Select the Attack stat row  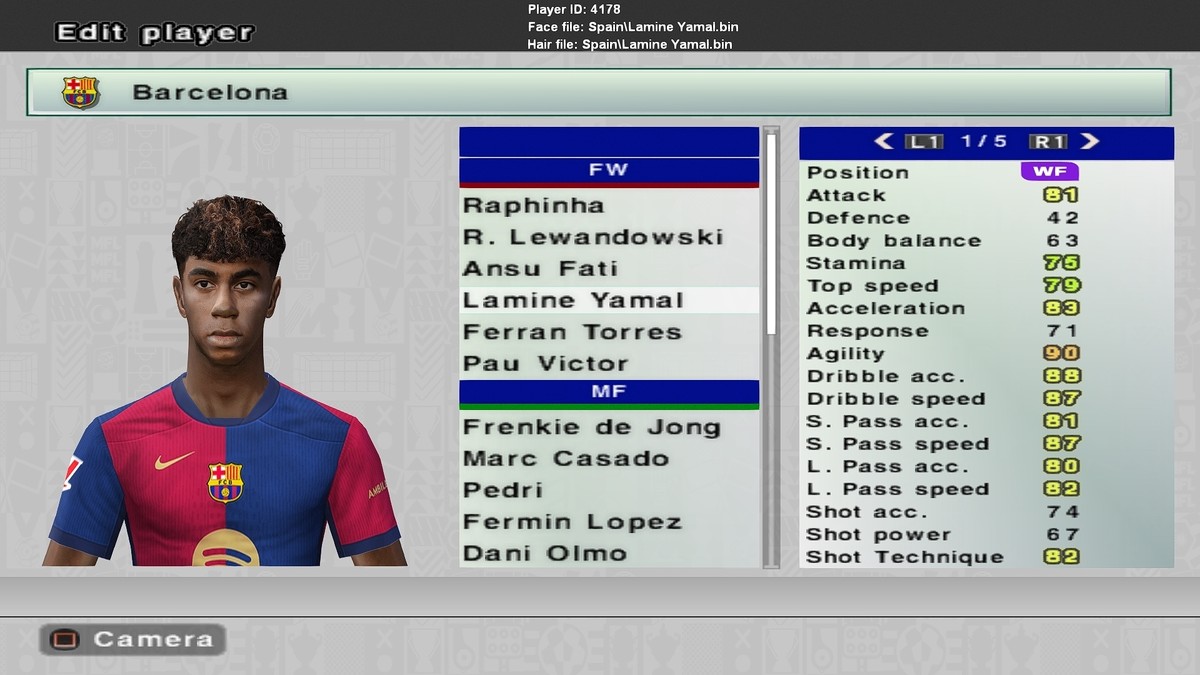tap(942, 196)
